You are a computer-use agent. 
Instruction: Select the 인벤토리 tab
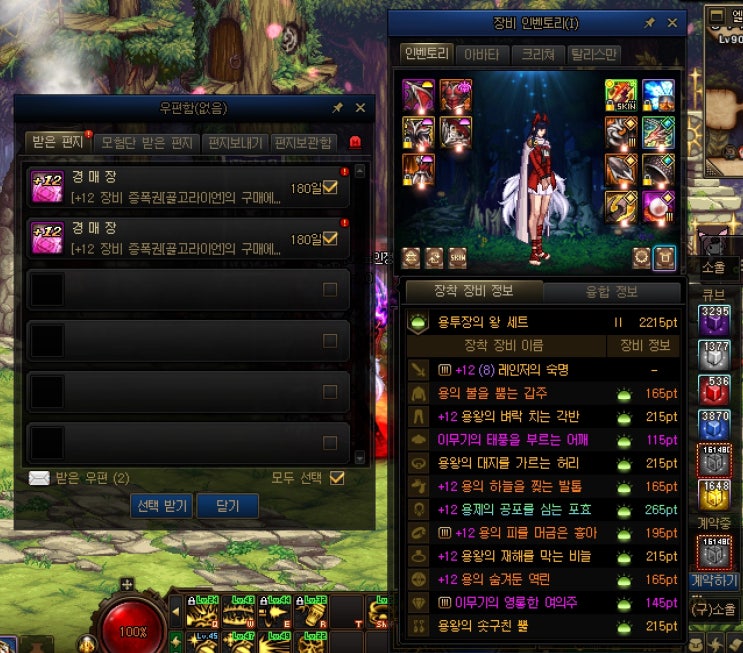(426, 54)
